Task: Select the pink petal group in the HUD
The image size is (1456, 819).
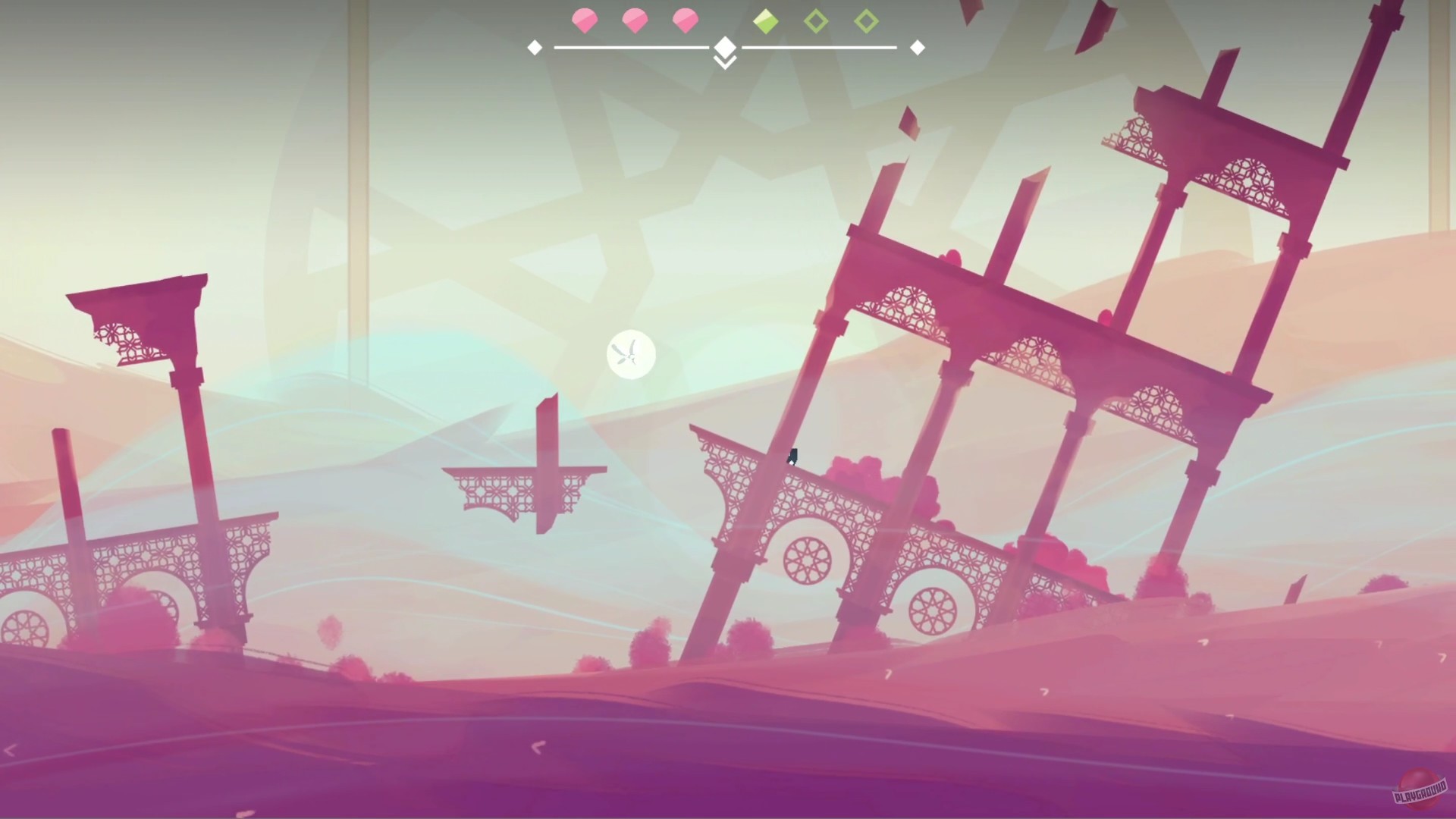Action: 635,21
